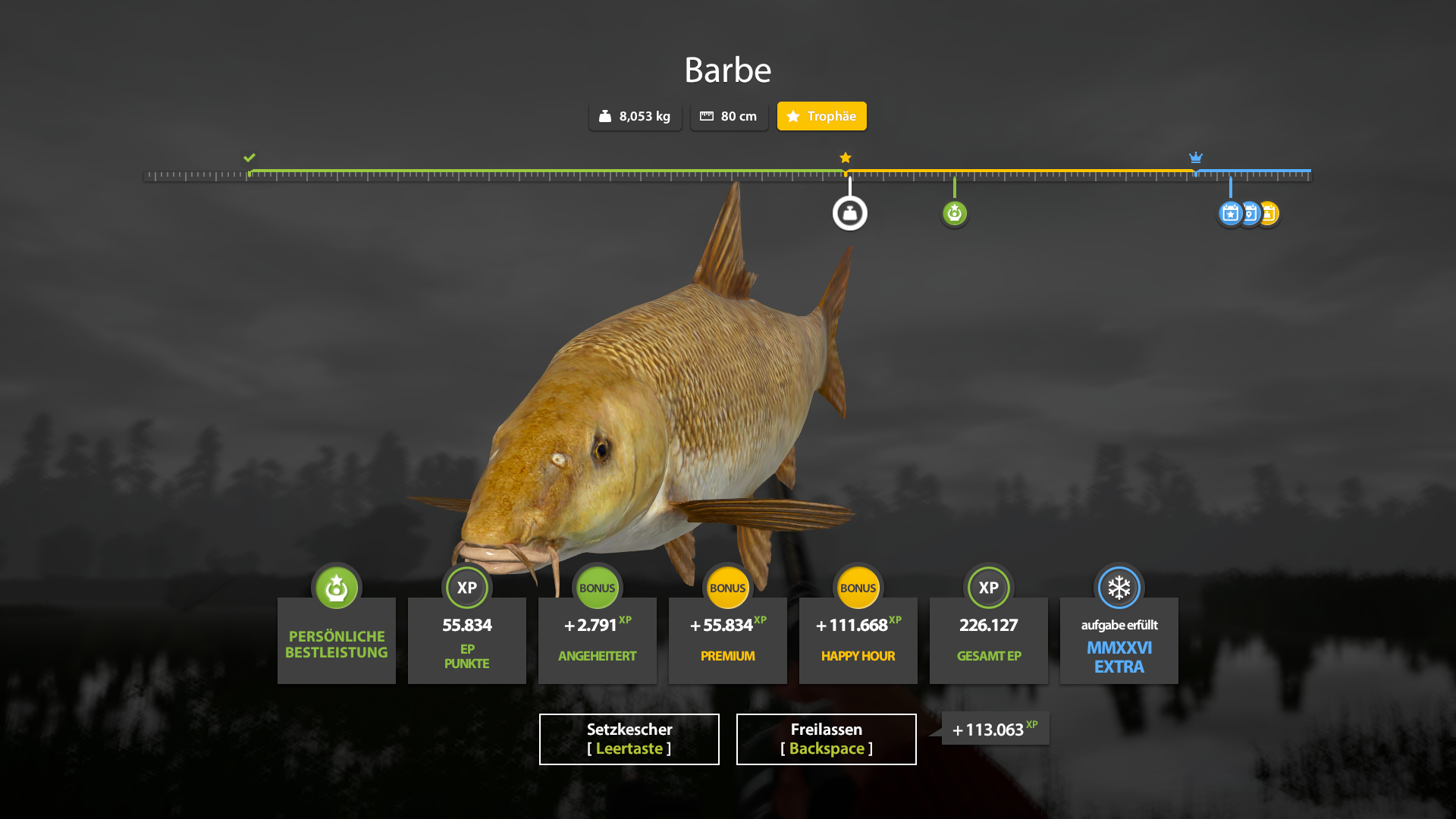Select the star on the Trophäe badge
The image size is (1456, 819).
coord(793,116)
